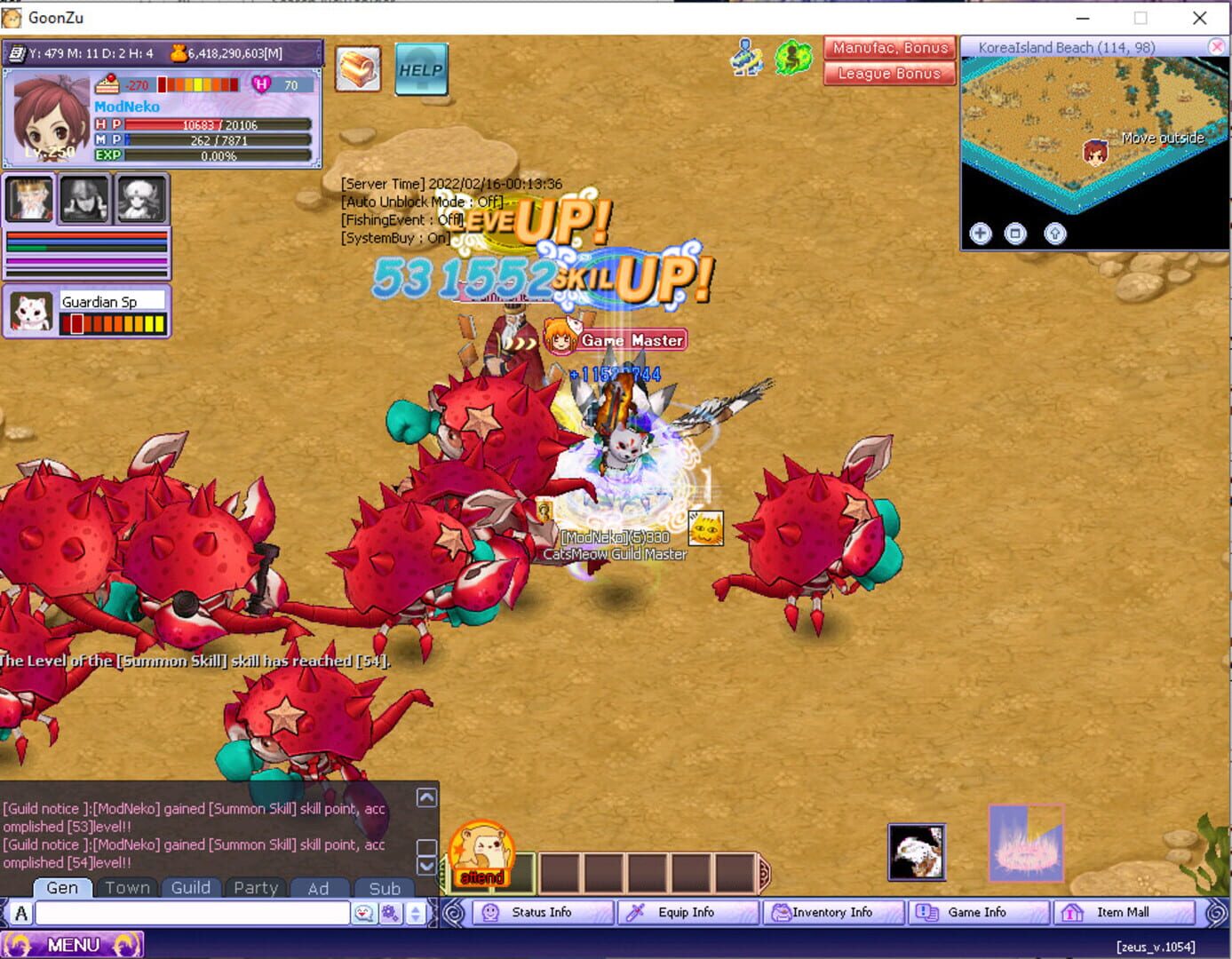Switch to the Party chat tab
Screen dimensions: 1232x959
(x=256, y=887)
